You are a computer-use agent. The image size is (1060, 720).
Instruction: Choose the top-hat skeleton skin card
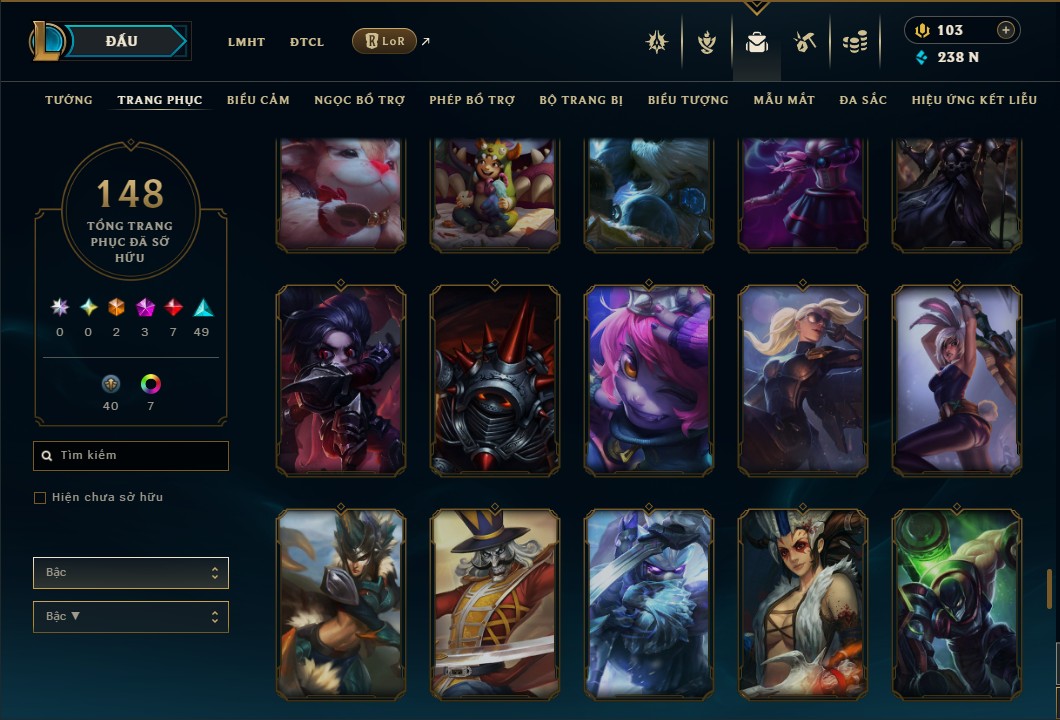(495, 604)
